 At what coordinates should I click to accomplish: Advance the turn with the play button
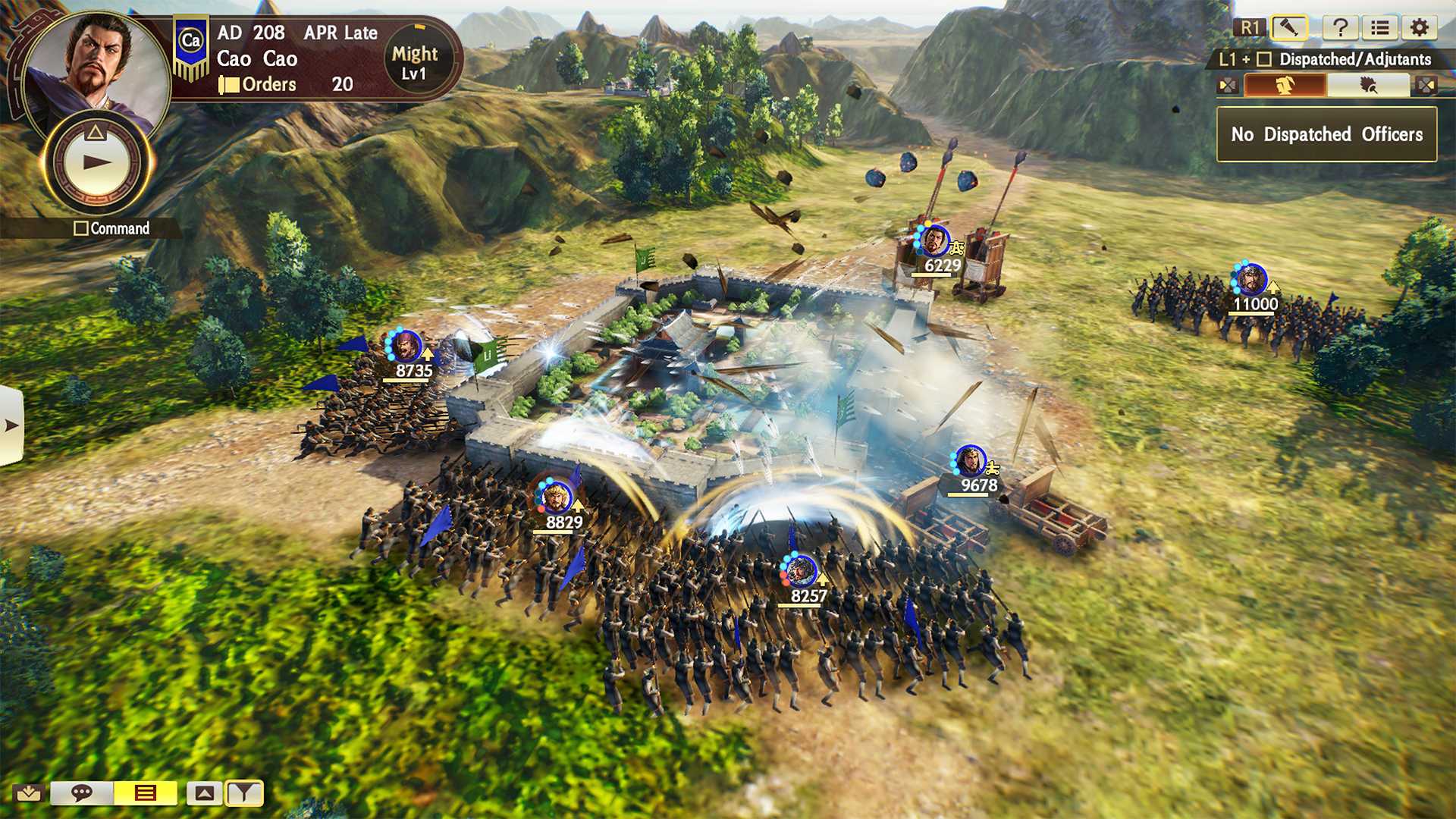point(97,162)
